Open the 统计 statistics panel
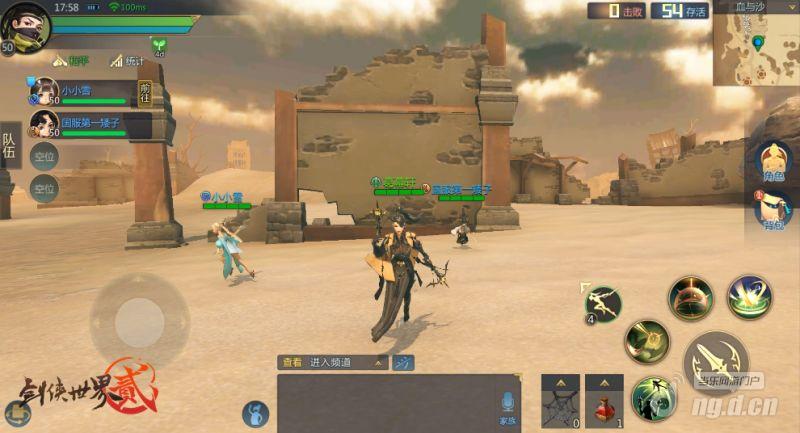This screenshot has height=433, width=800. (128, 61)
